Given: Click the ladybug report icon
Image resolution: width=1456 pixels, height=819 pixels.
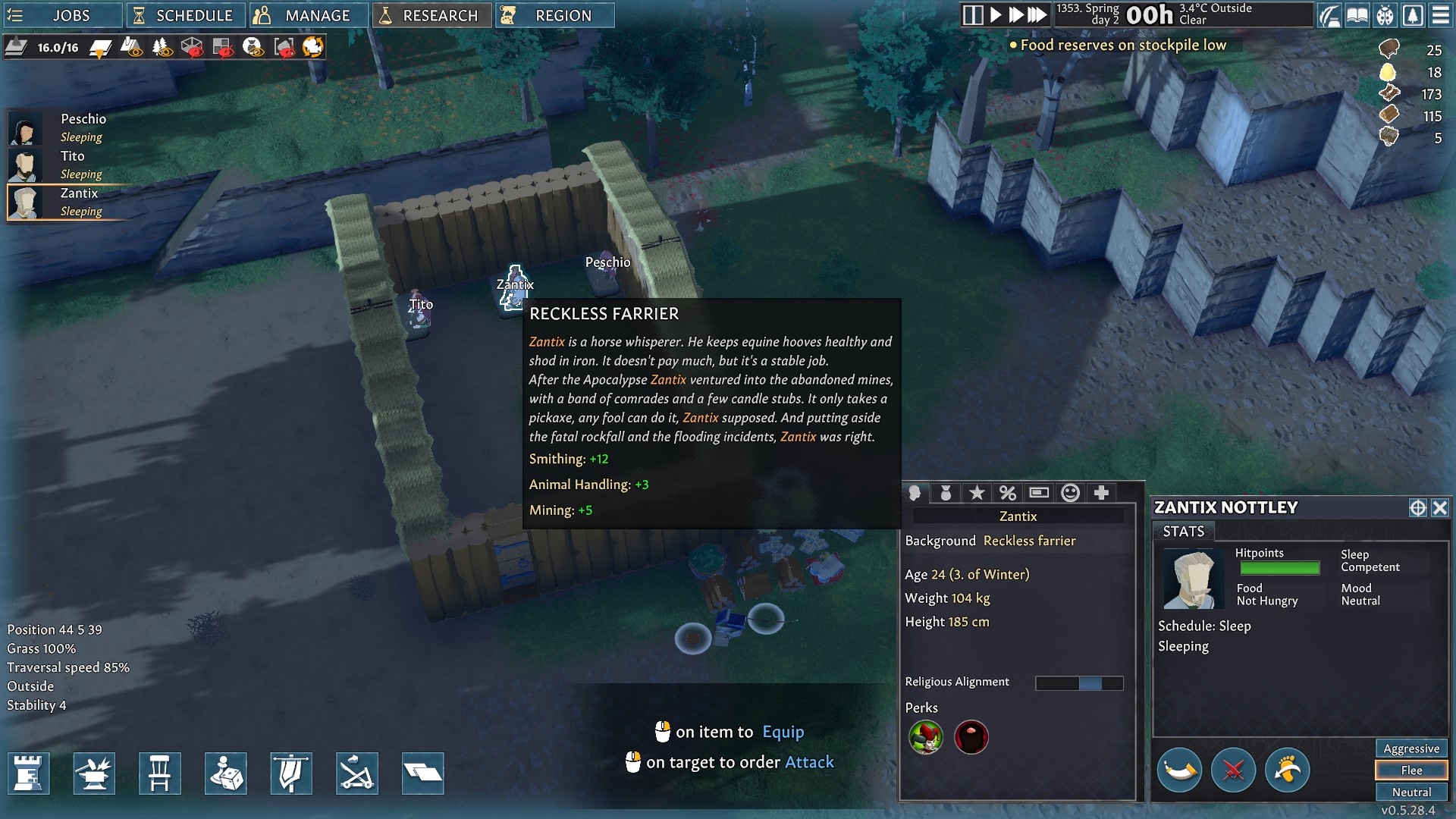Looking at the screenshot, I should pos(1385,15).
